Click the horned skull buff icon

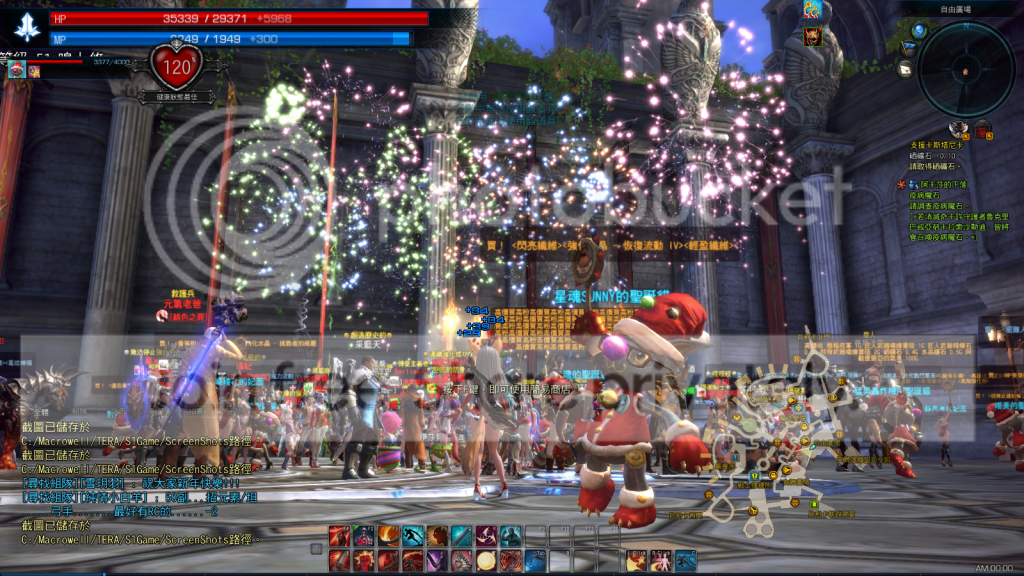pyautogui.click(x=813, y=36)
